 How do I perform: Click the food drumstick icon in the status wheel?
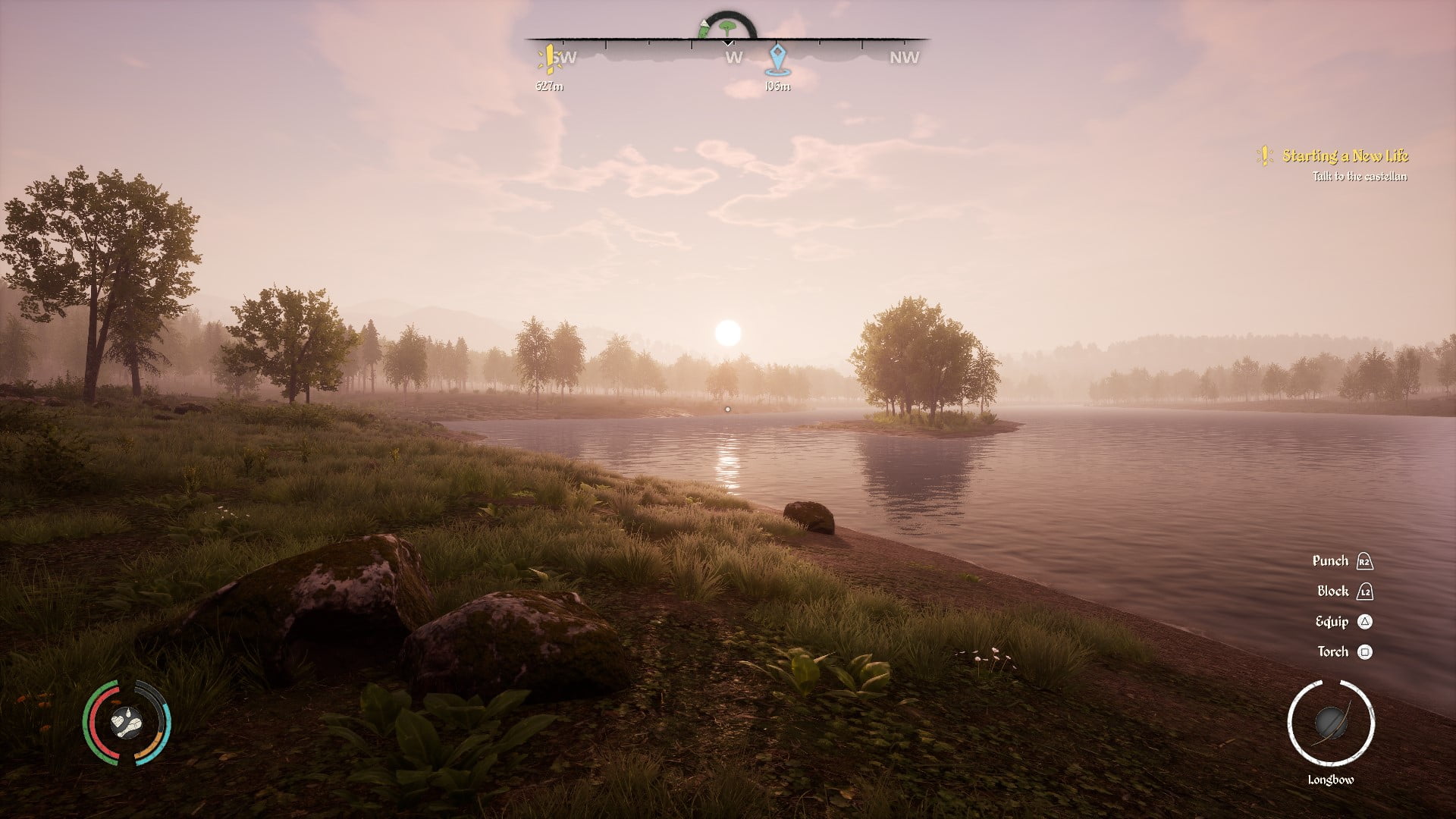tap(132, 726)
